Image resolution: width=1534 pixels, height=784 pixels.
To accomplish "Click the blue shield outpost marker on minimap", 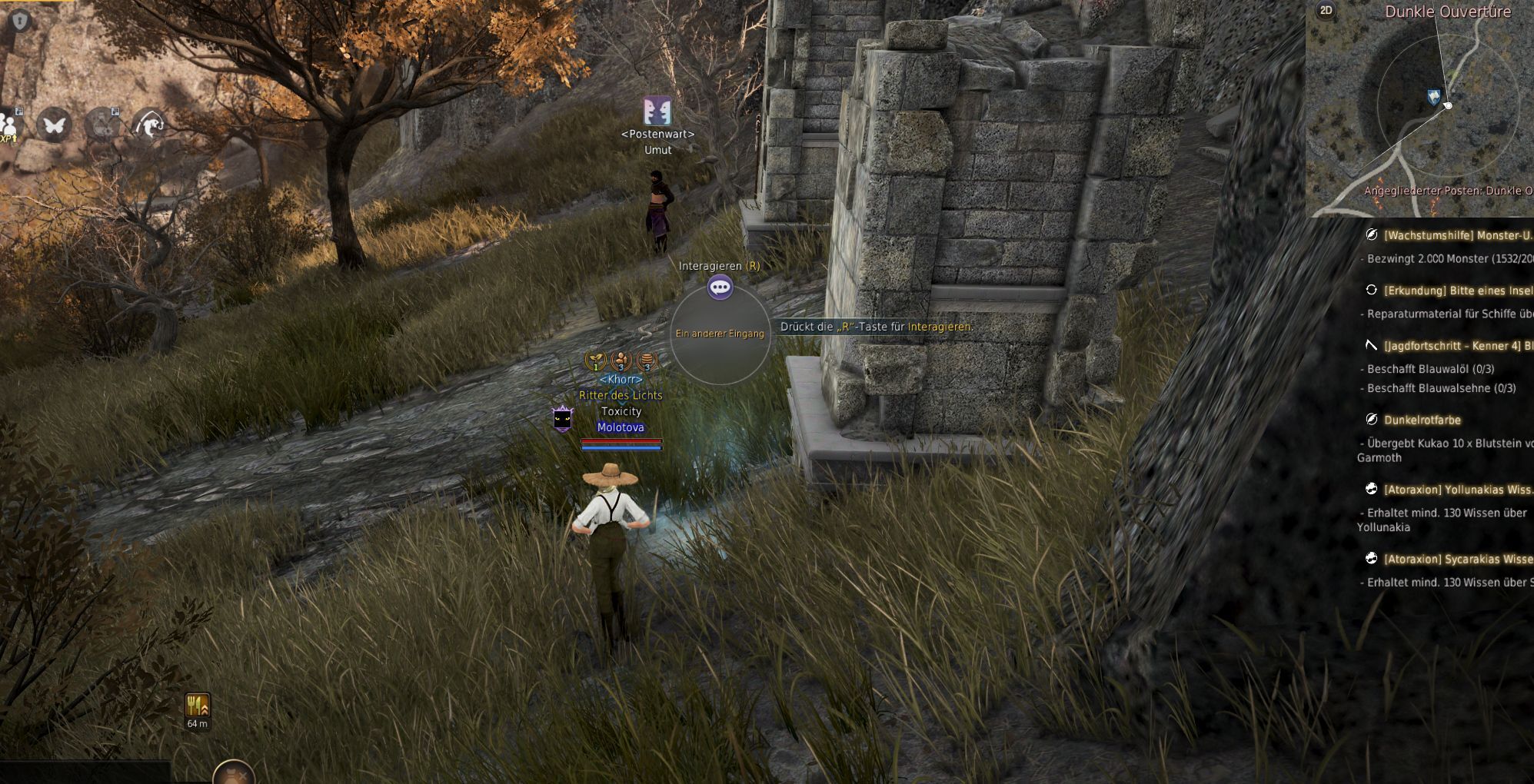I will [x=1433, y=98].
